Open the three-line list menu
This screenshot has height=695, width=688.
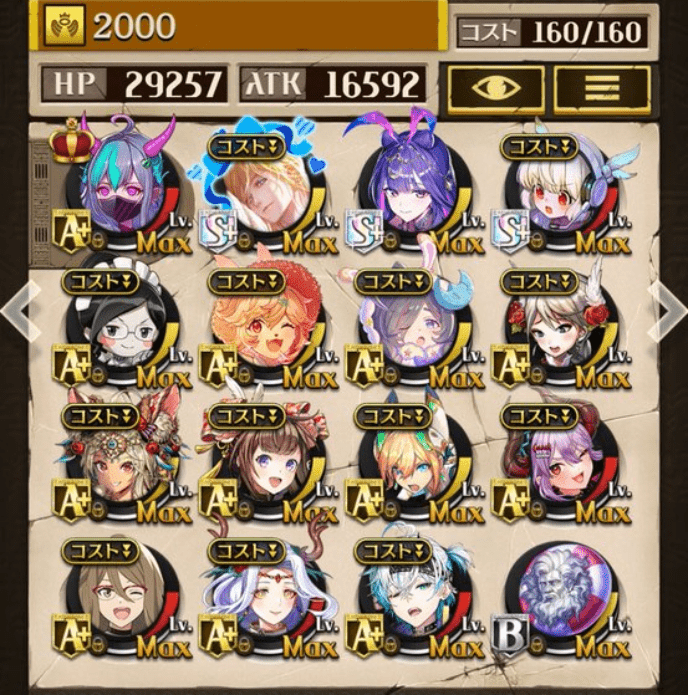602,89
